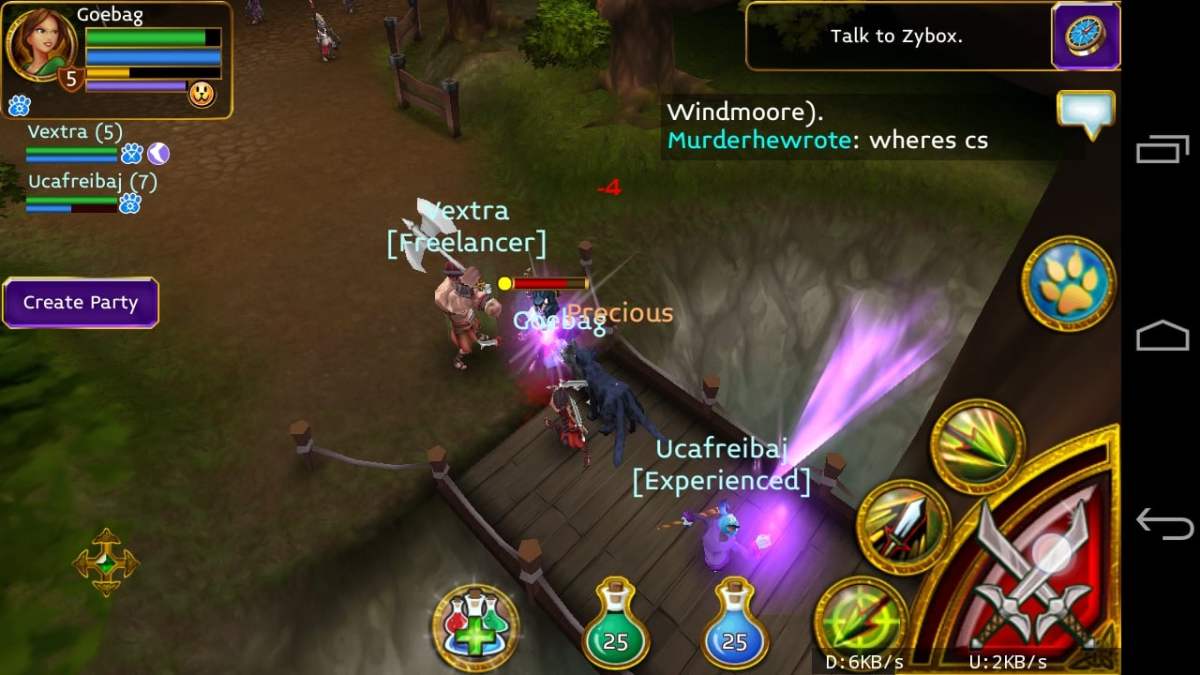The image size is (1200, 675).
Task: Activate the paw print pet ability
Action: pyautogui.click(x=1068, y=283)
